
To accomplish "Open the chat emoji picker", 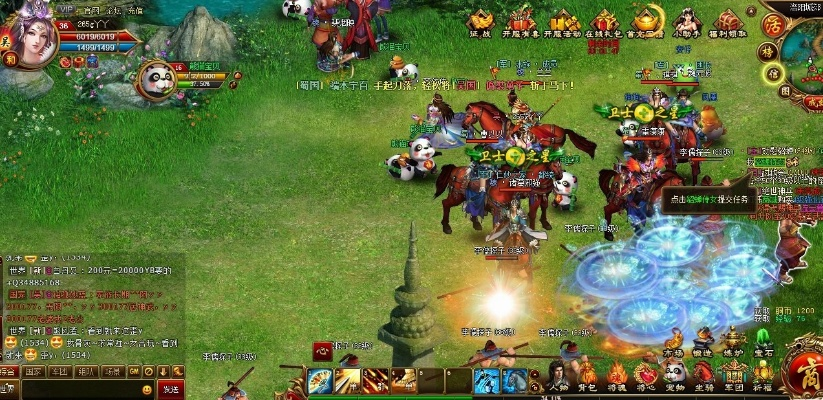I will pos(147,389).
